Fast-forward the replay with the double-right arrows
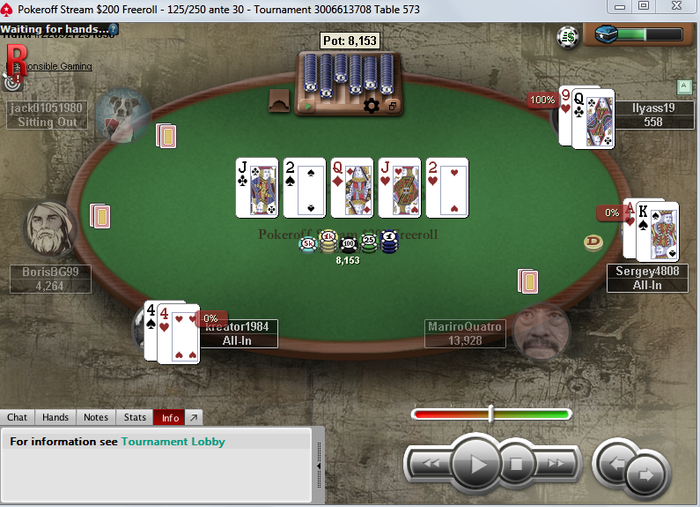Screen dimensions: 700x507 (557, 464)
